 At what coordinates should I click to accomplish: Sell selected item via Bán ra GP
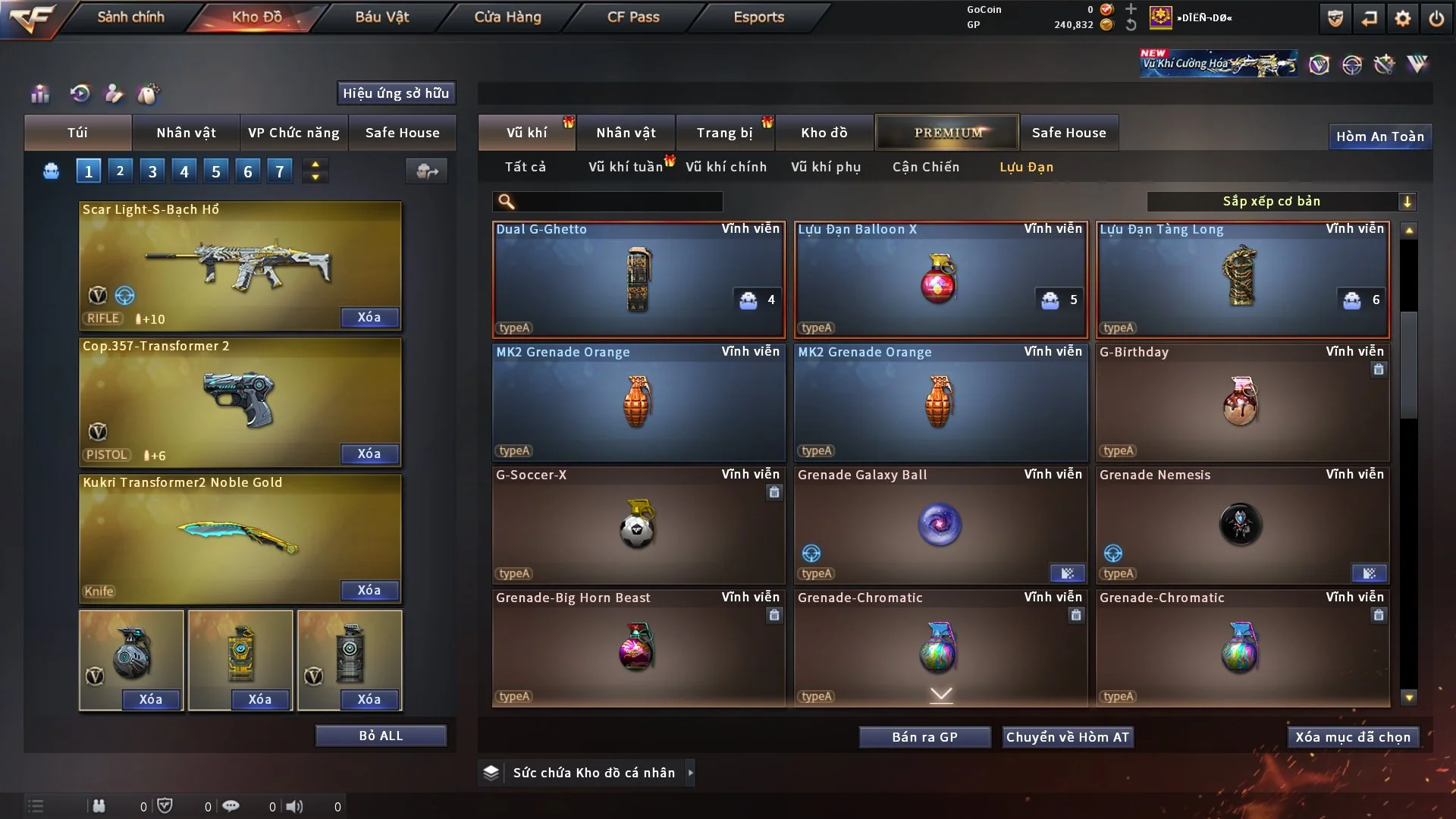click(924, 737)
